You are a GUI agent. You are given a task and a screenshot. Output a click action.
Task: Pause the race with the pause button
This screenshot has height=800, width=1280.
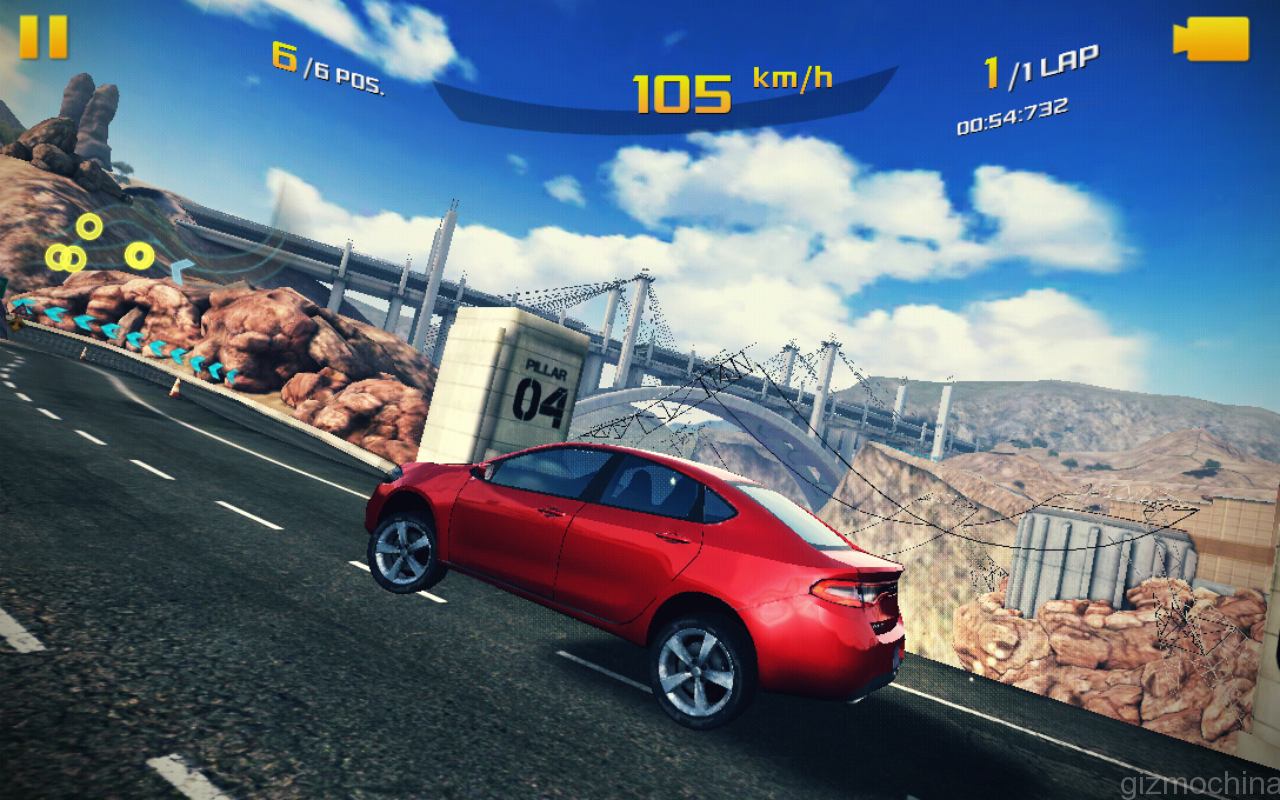(x=44, y=37)
